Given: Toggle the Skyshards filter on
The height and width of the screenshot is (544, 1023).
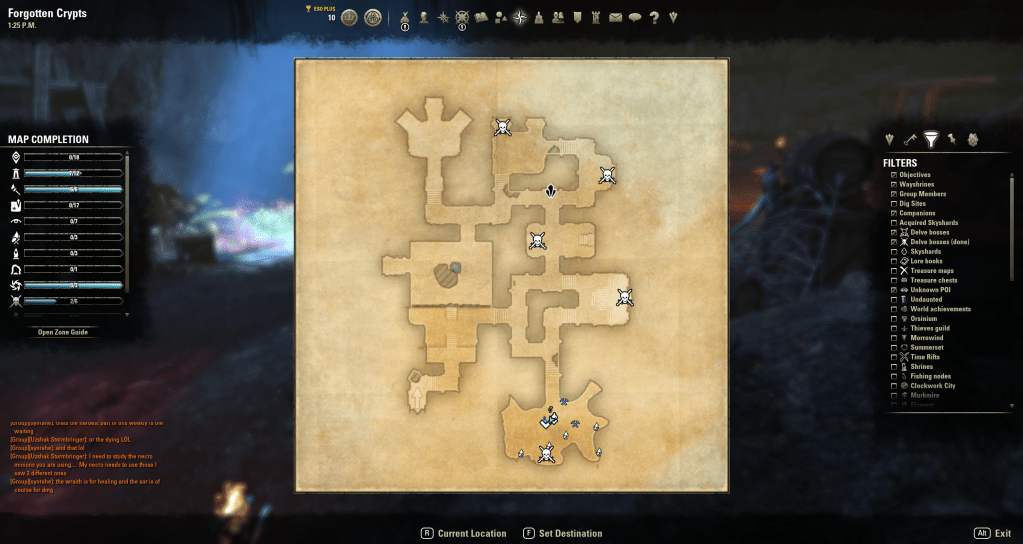Looking at the screenshot, I should (893, 252).
